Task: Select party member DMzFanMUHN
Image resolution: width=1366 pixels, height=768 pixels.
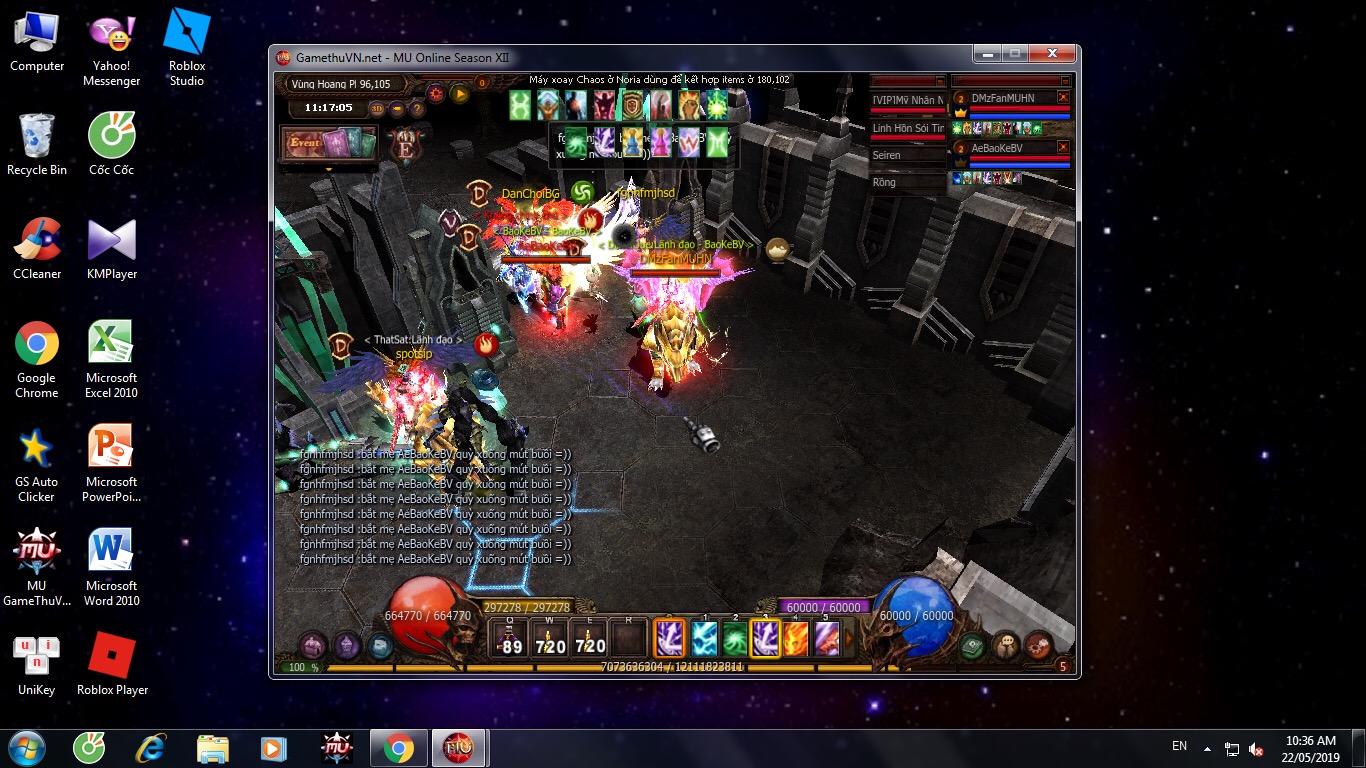Action: [x=1003, y=98]
